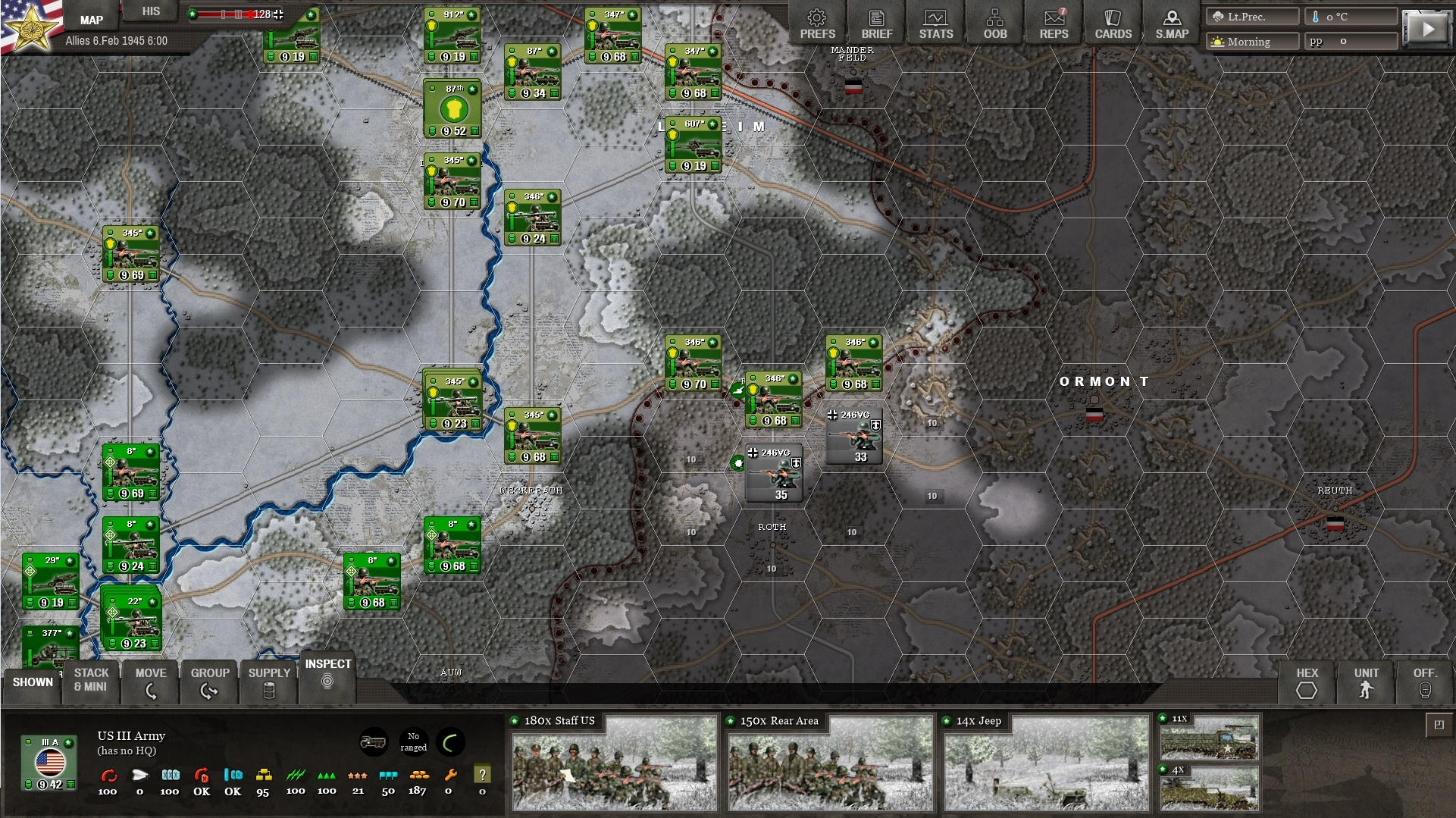This screenshot has height=818, width=1456.
Task: Open the OOB order of battle icon
Action: [994, 22]
